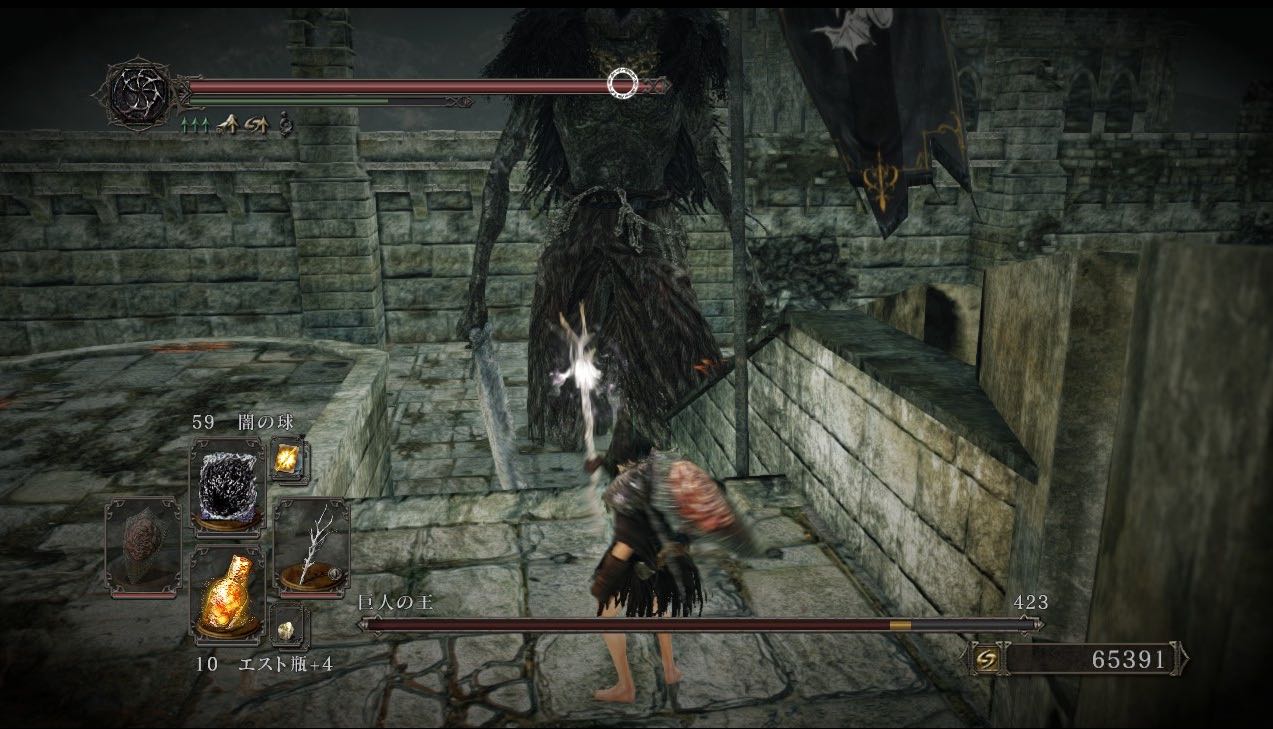The width and height of the screenshot is (1273, 729).
Task: Use the Estus Flask +4 item slot
Action: pos(227,590)
